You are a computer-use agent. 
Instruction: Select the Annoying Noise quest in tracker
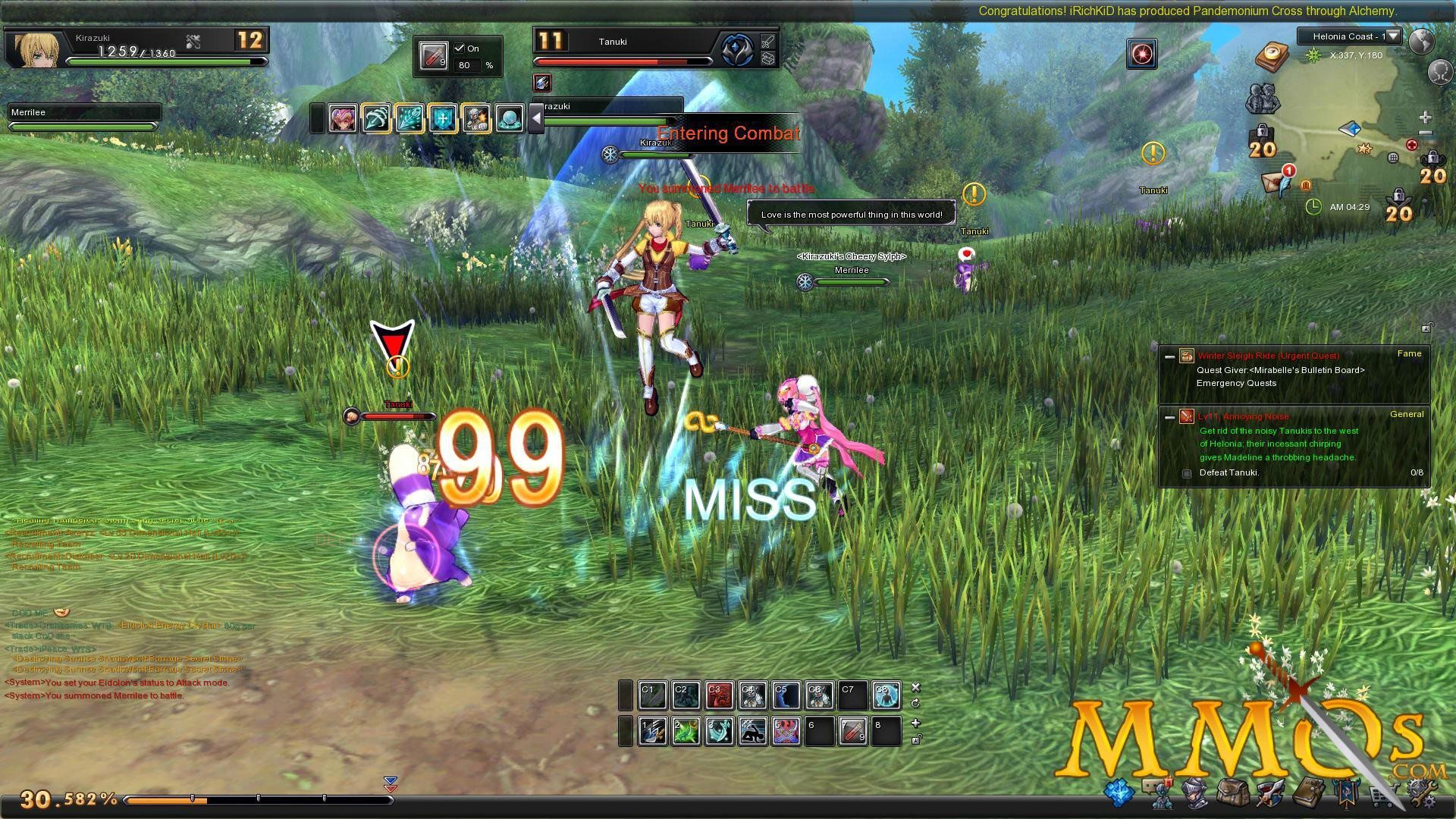coord(1243,416)
